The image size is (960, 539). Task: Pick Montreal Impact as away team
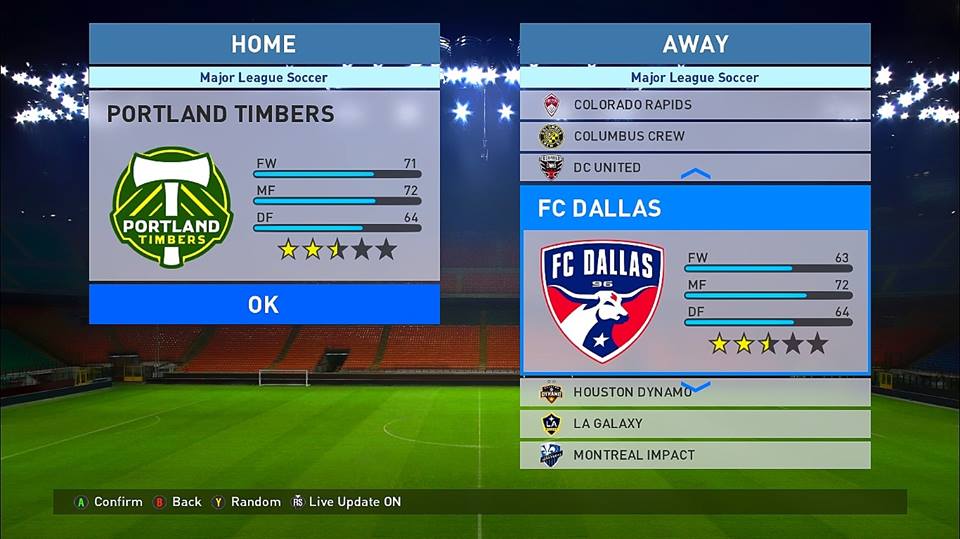click(694, 454)
